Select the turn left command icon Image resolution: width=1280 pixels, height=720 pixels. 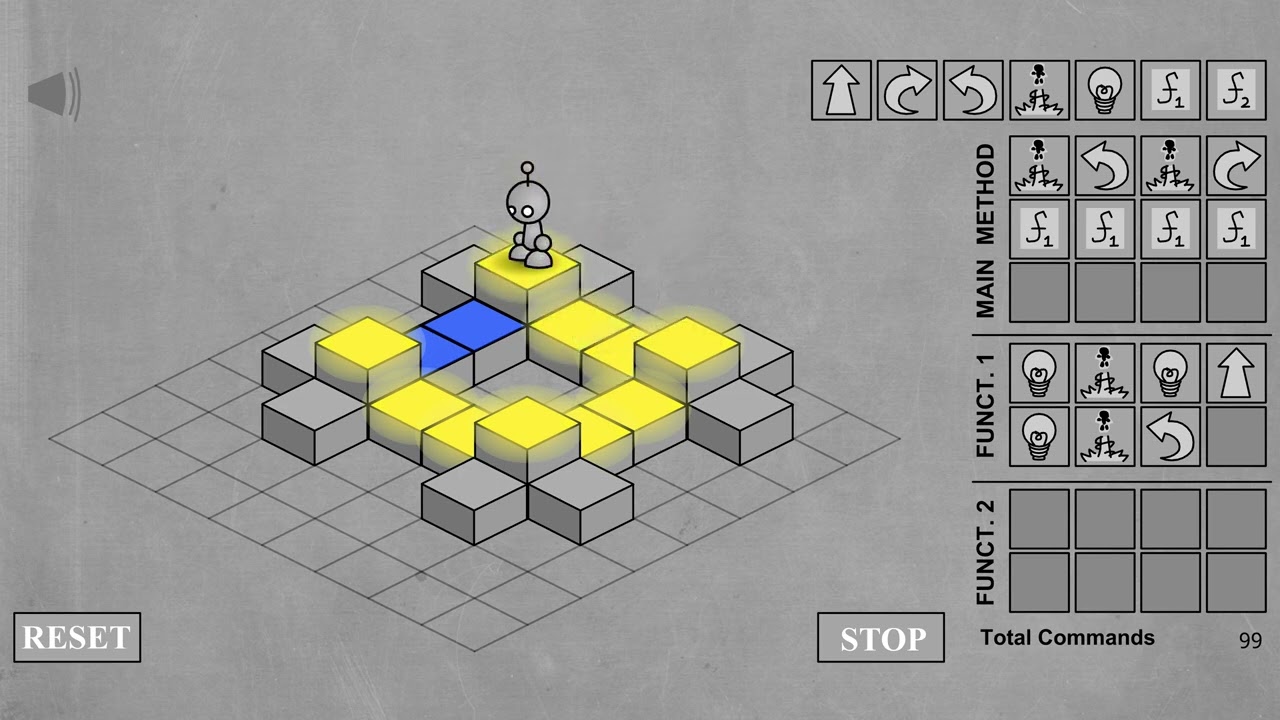(x=972, y=90)
